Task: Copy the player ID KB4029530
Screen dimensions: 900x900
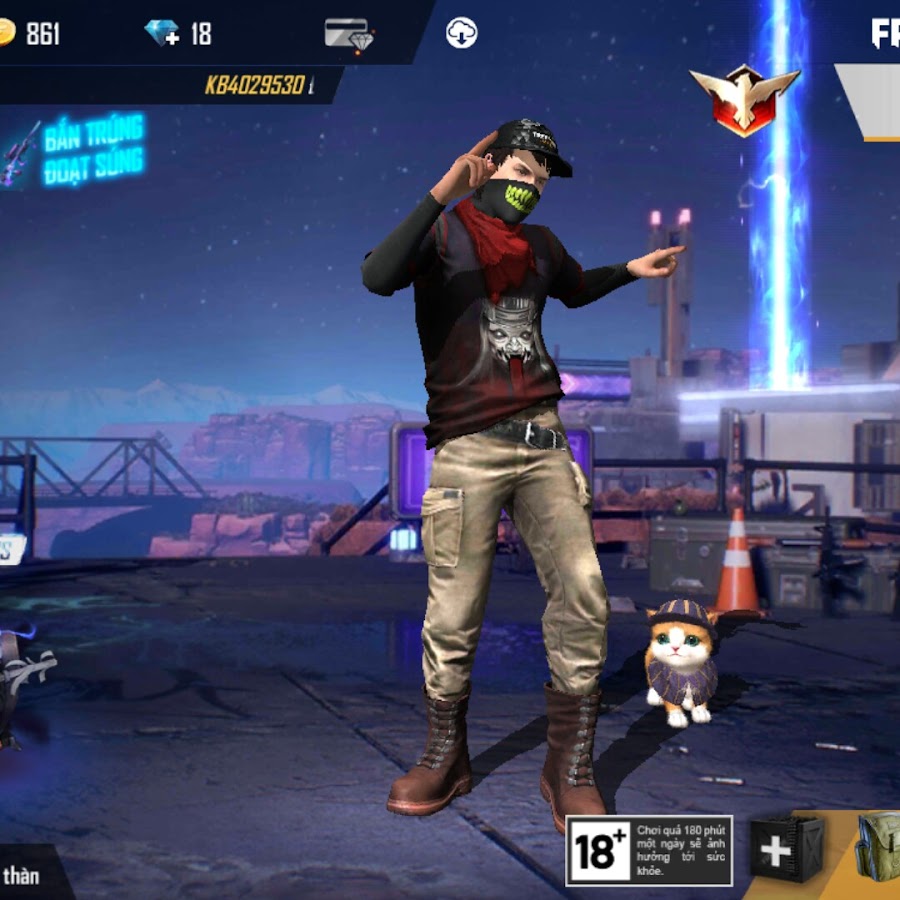Action: 254,86
